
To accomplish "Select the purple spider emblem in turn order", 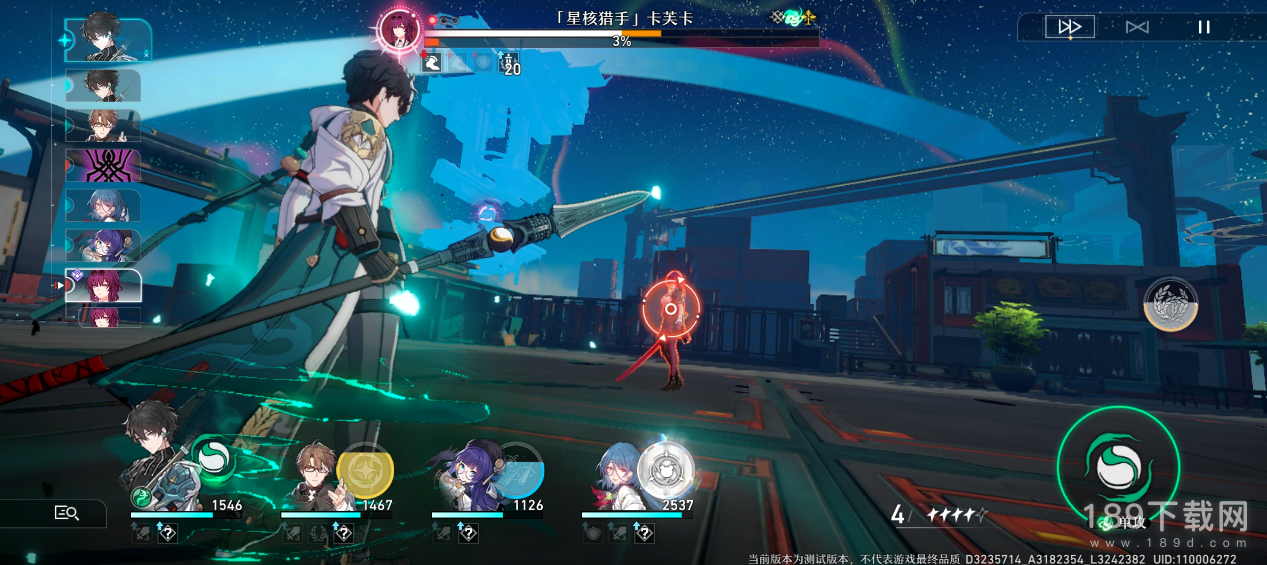I will point(103,165).
